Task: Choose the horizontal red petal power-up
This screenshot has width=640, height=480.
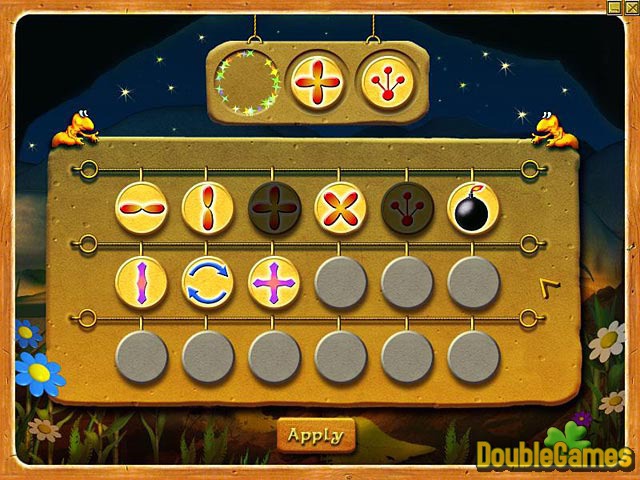Action: tap(141, 207)
